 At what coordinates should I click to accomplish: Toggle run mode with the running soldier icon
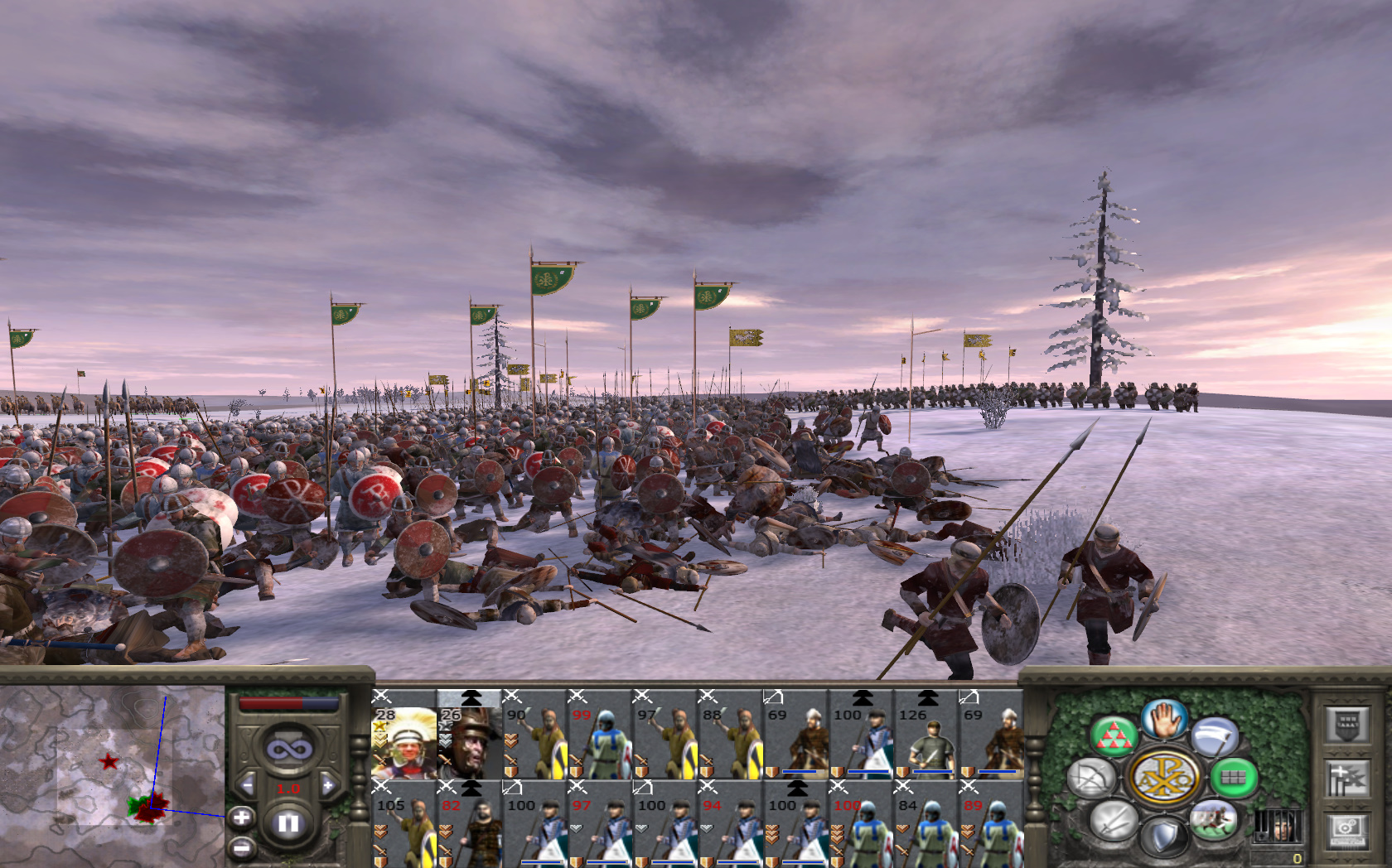pos(1213,820)
